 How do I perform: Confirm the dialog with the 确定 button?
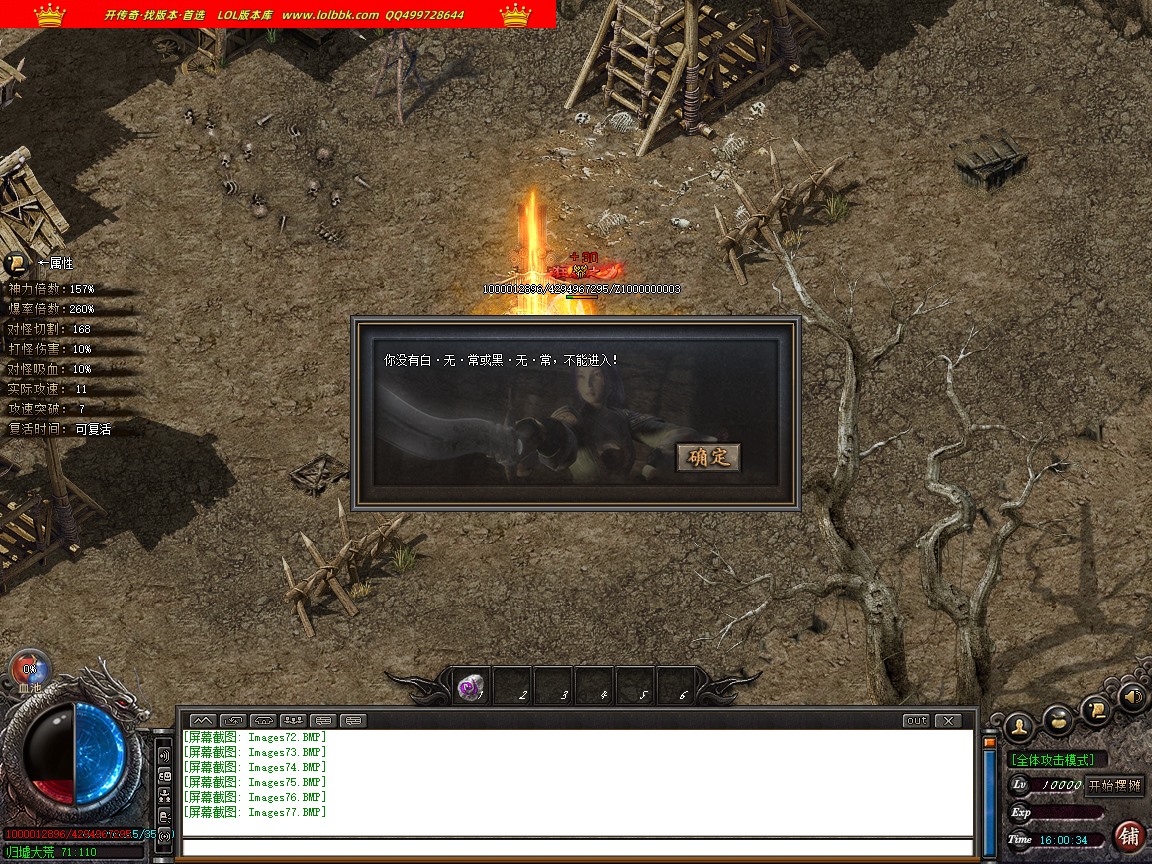pos(709,458)
